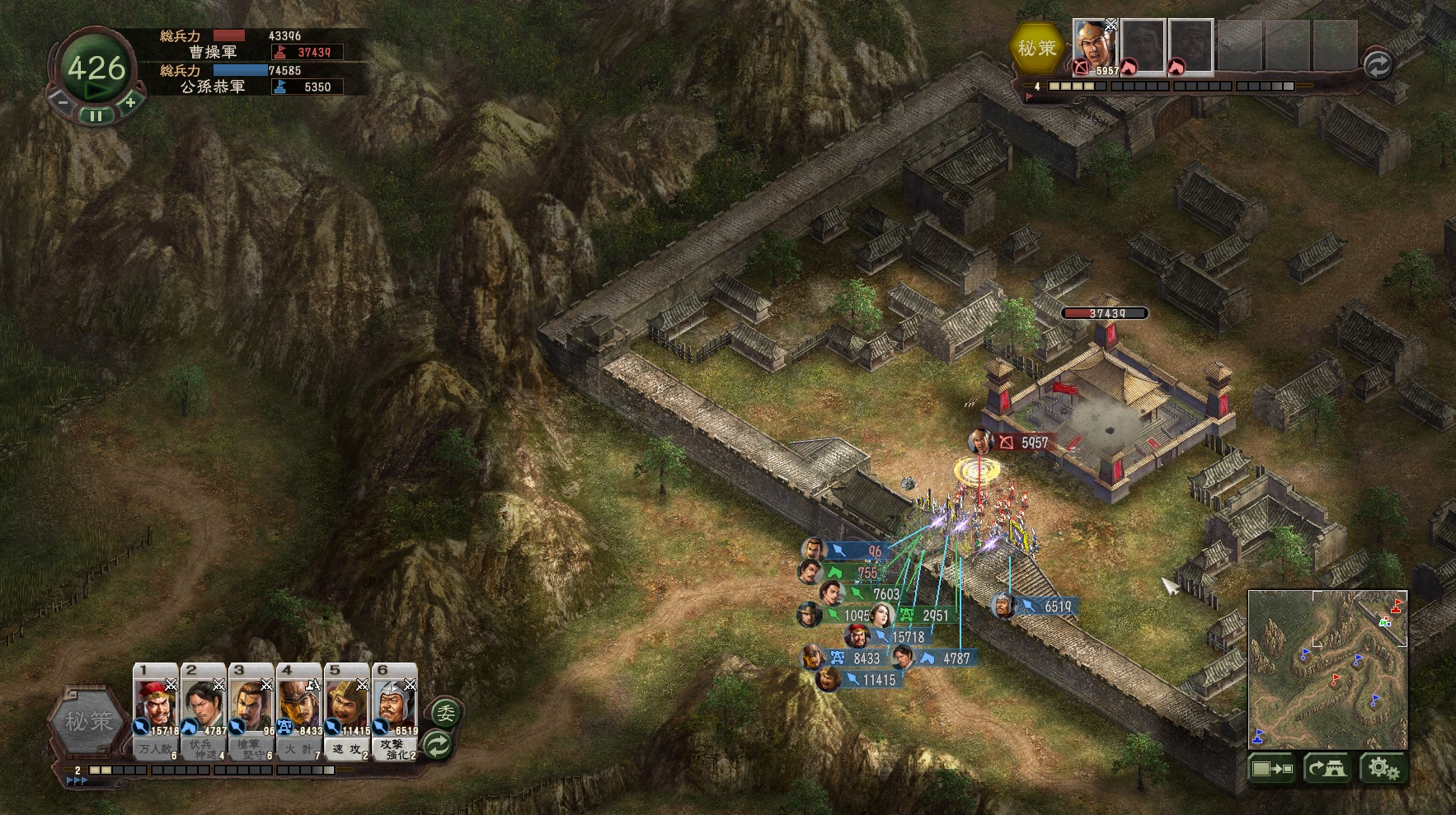Pause the battle with the pause button
The width and height of the screenshot is (1456, 815).
[x=96, y=116]
